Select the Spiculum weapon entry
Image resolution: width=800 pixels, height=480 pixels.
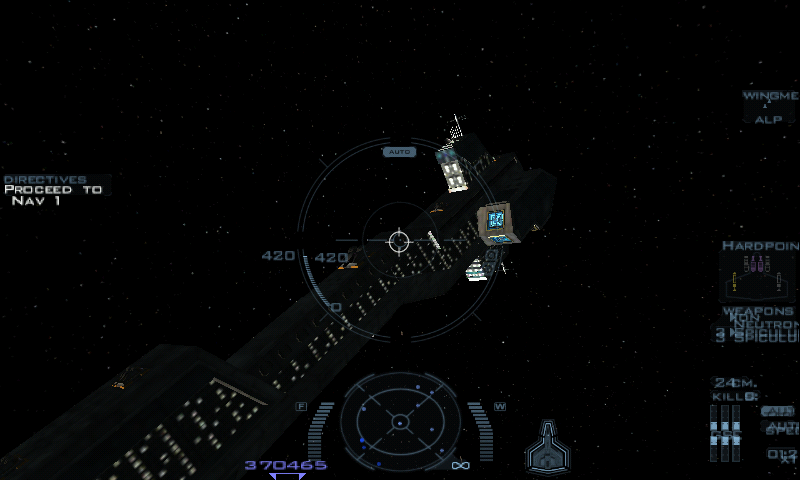760,337
